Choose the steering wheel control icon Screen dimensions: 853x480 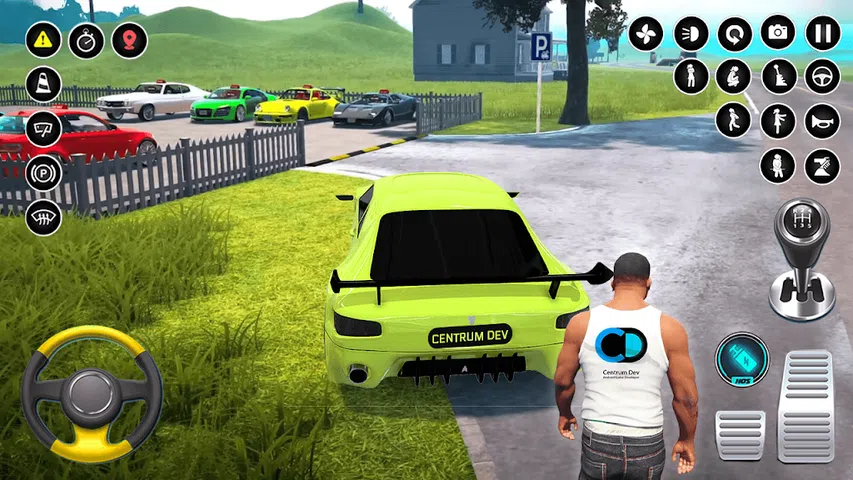822,76
